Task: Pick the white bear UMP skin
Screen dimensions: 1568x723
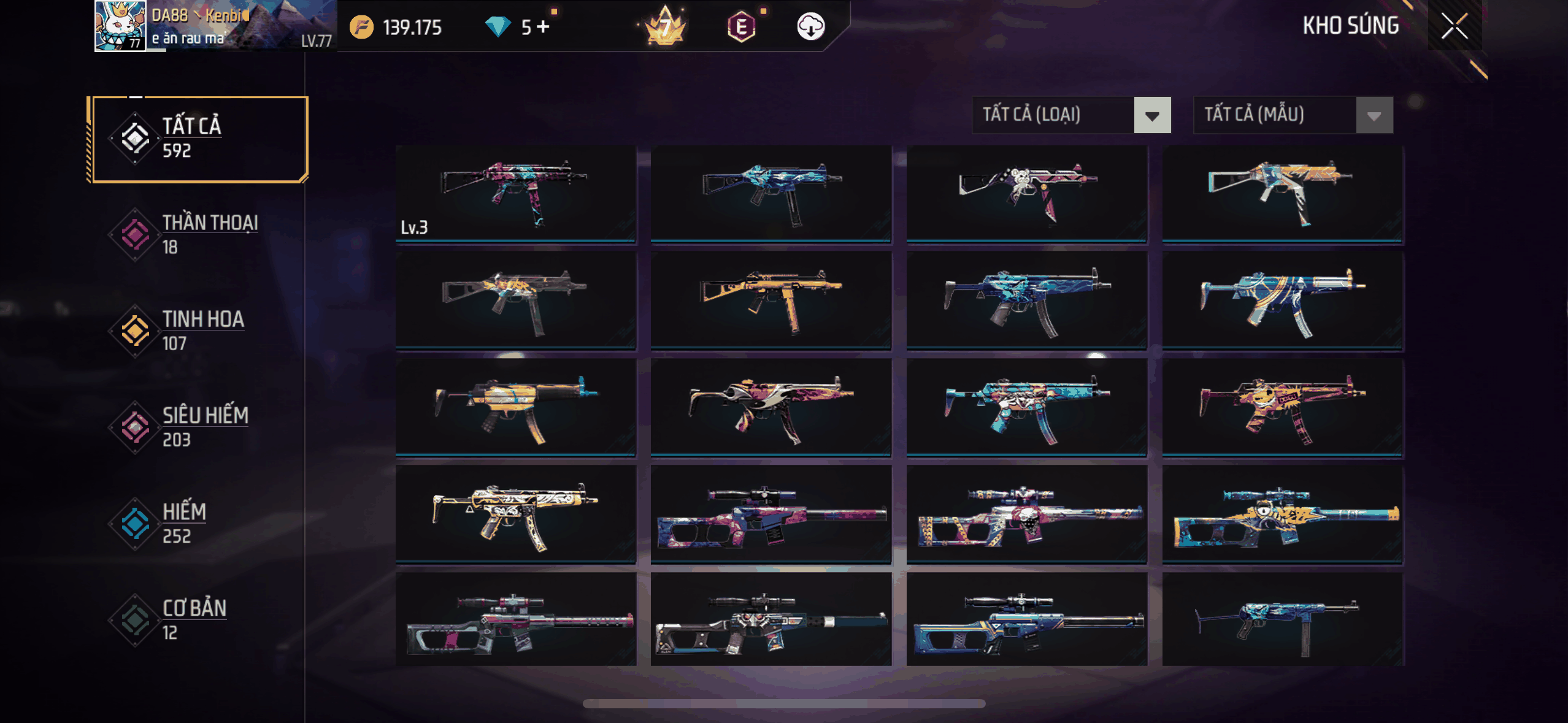Action: [1026, 194]
